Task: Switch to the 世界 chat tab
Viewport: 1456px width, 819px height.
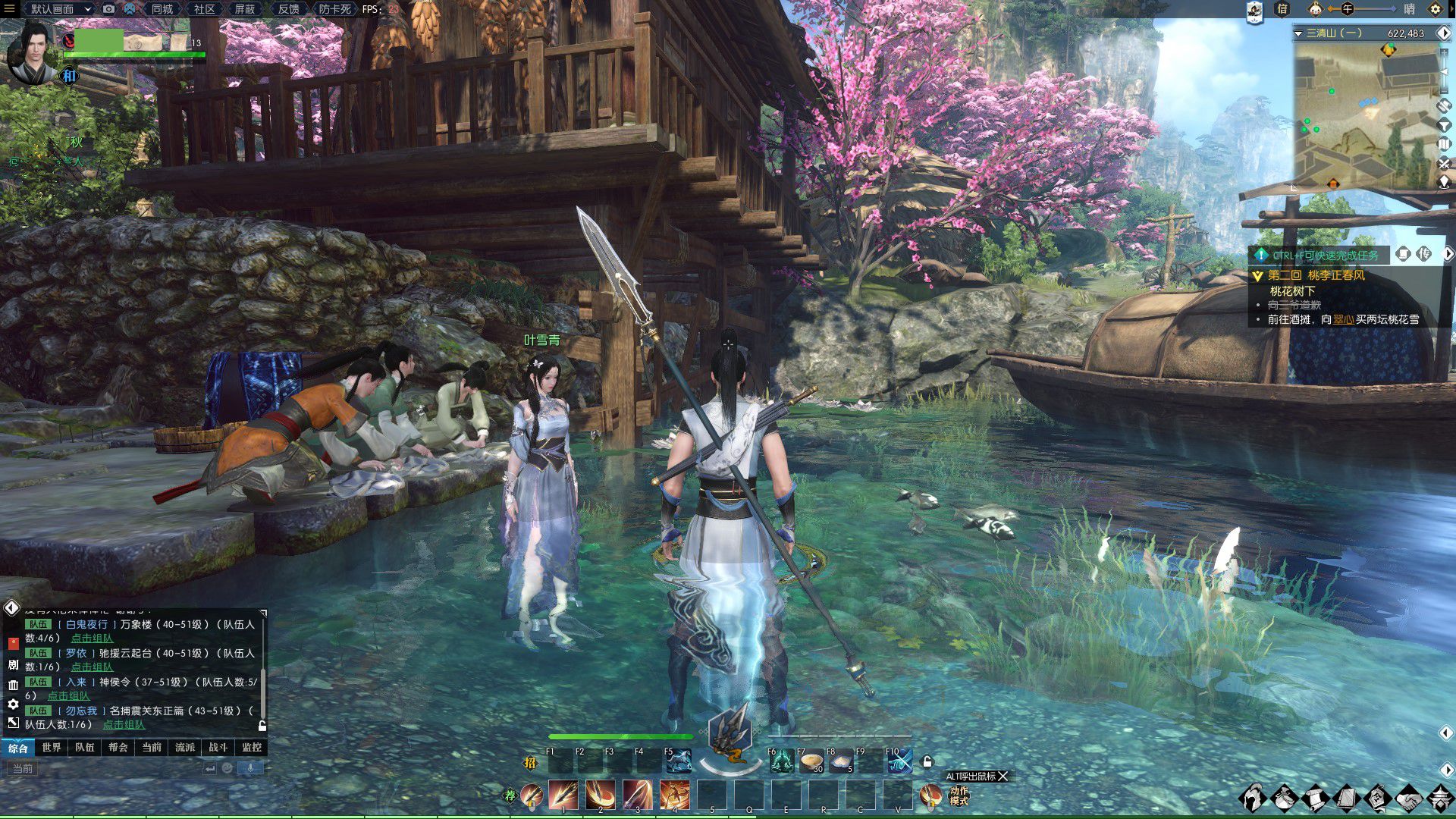Action: coord(52,748)
